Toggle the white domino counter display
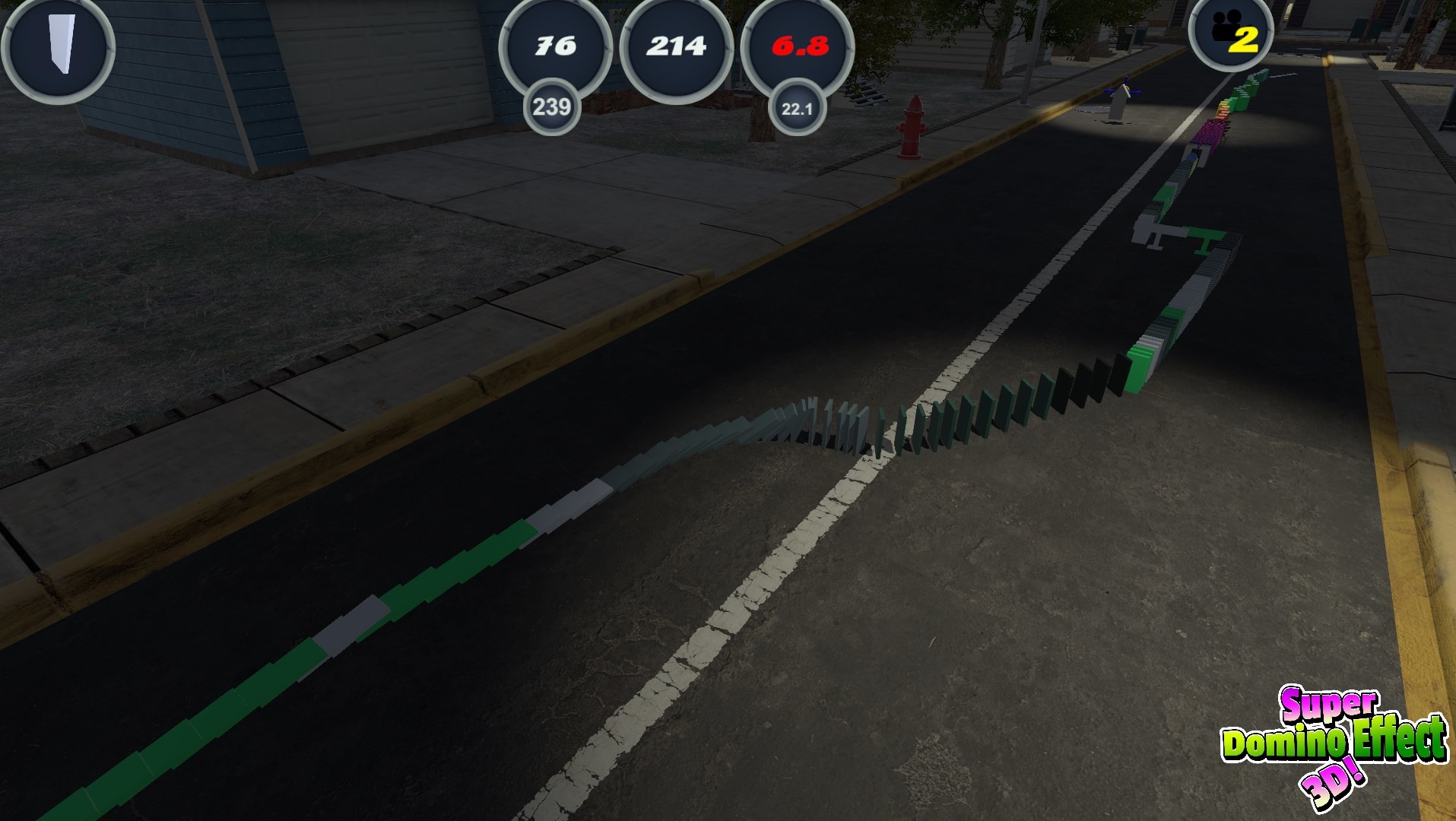This screenshot has height=821, width=1456. pos(675,47)
